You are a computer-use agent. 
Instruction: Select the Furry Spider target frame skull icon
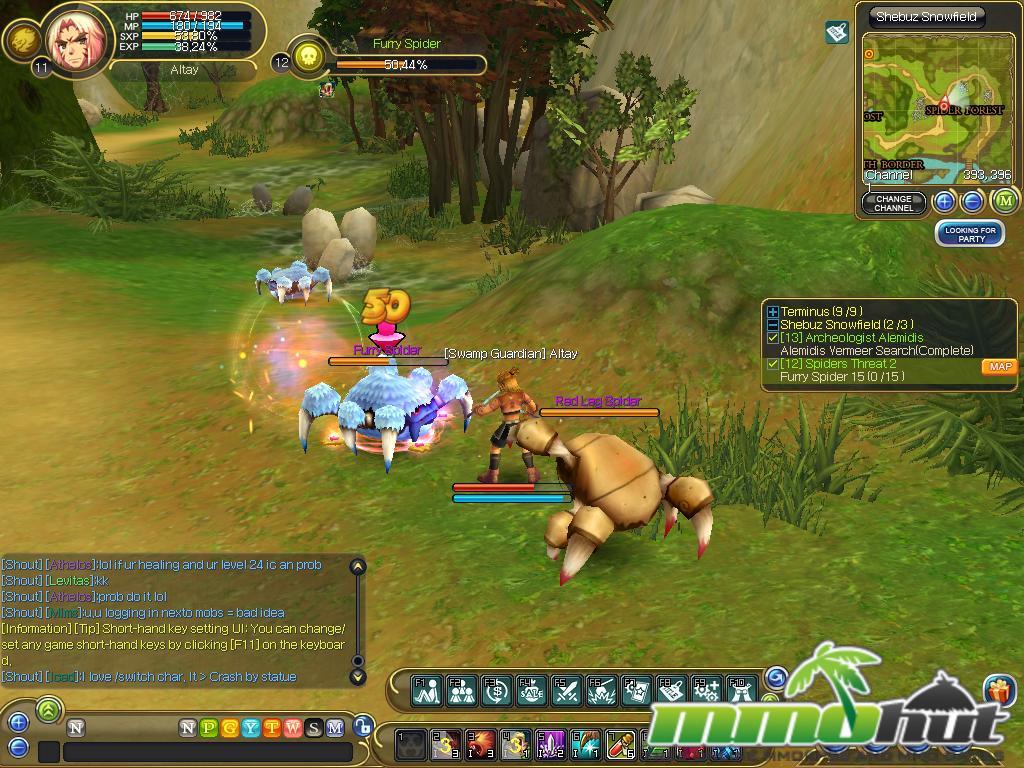[x=310, y=56]
